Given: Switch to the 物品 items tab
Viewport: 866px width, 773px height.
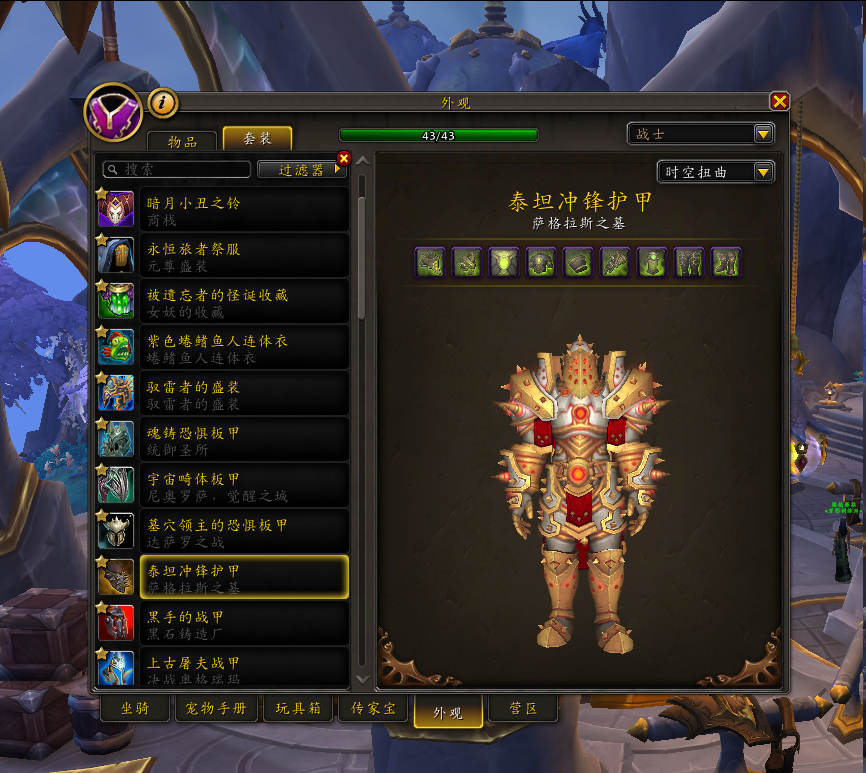Looking at the screenshot, I should (182, 141).
